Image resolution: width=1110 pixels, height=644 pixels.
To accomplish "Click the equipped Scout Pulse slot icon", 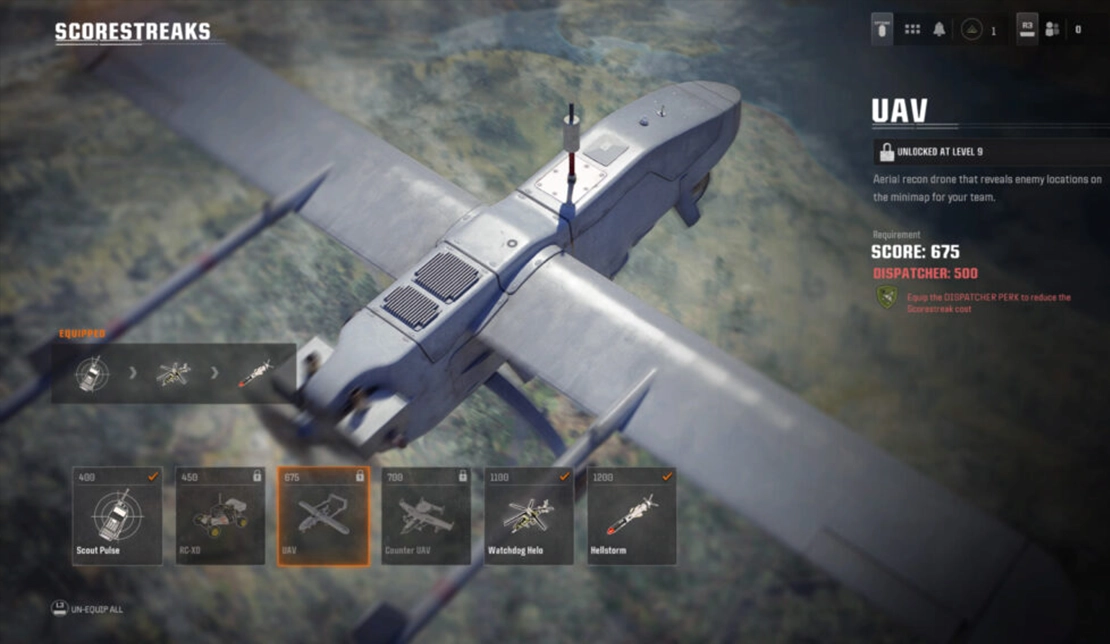I will point(92,374).
